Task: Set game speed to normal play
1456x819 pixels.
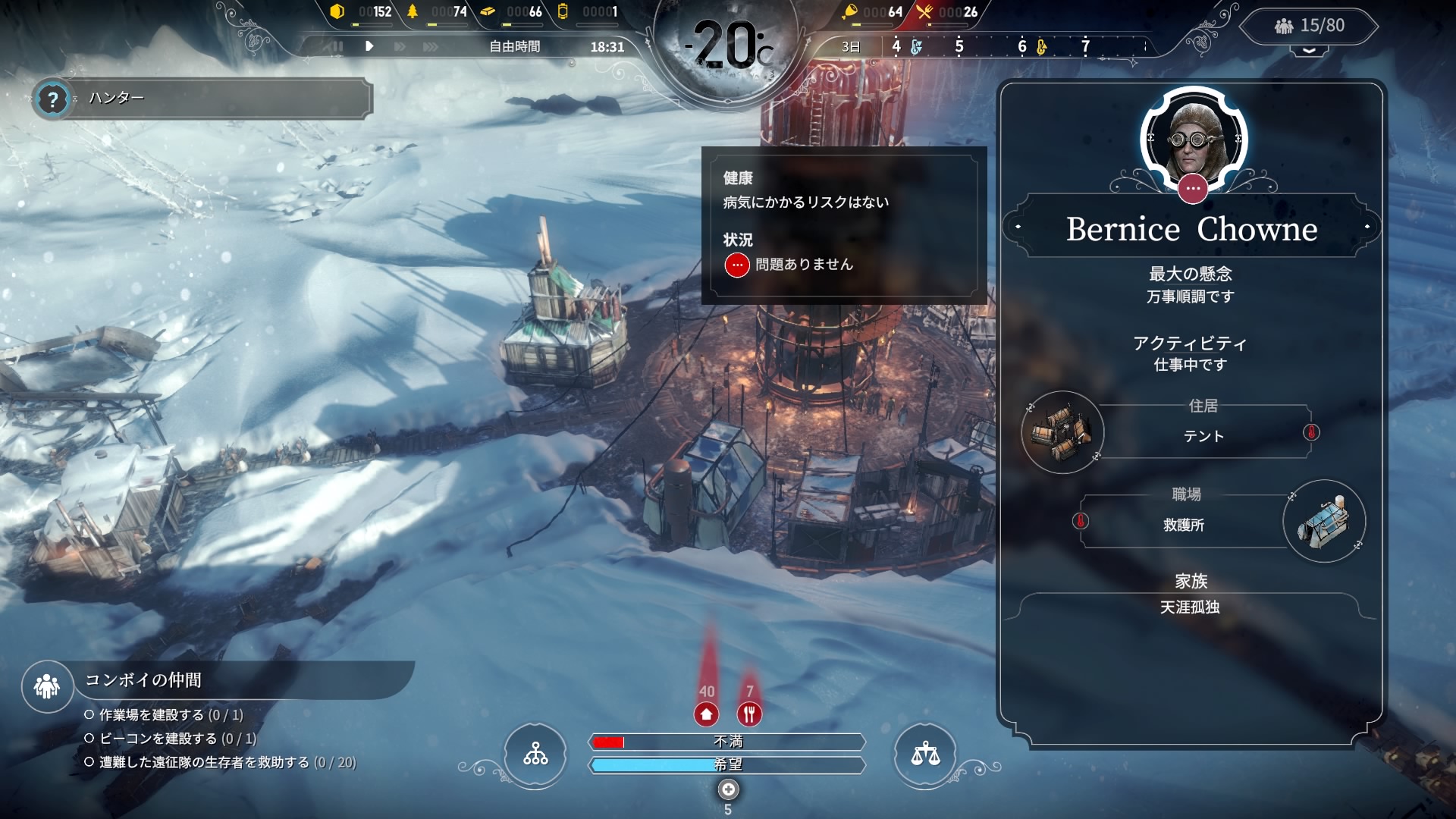Action: 369,46
